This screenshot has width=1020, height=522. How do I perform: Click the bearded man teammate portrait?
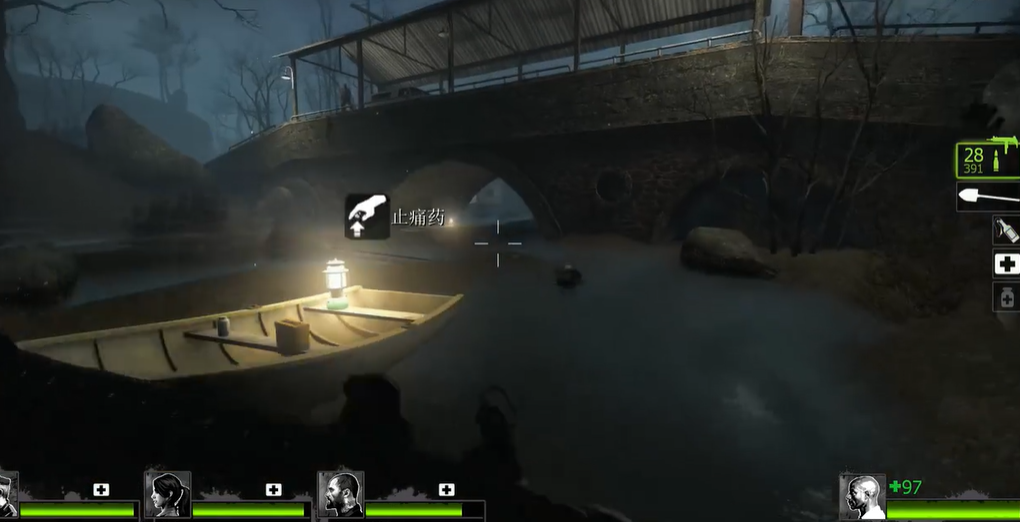(x=340, y=494)
